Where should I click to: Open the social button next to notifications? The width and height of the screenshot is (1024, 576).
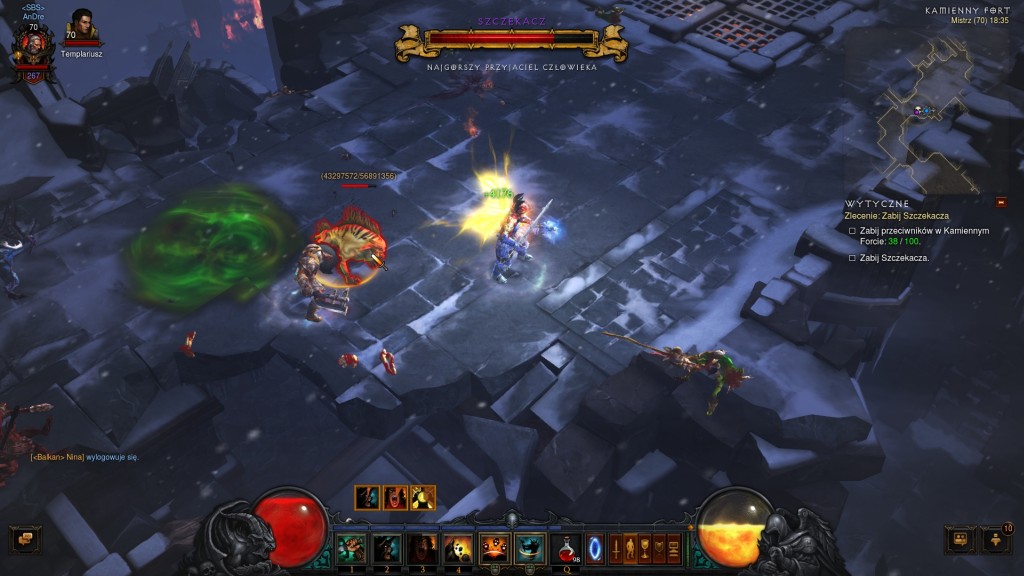coord(961,540)
